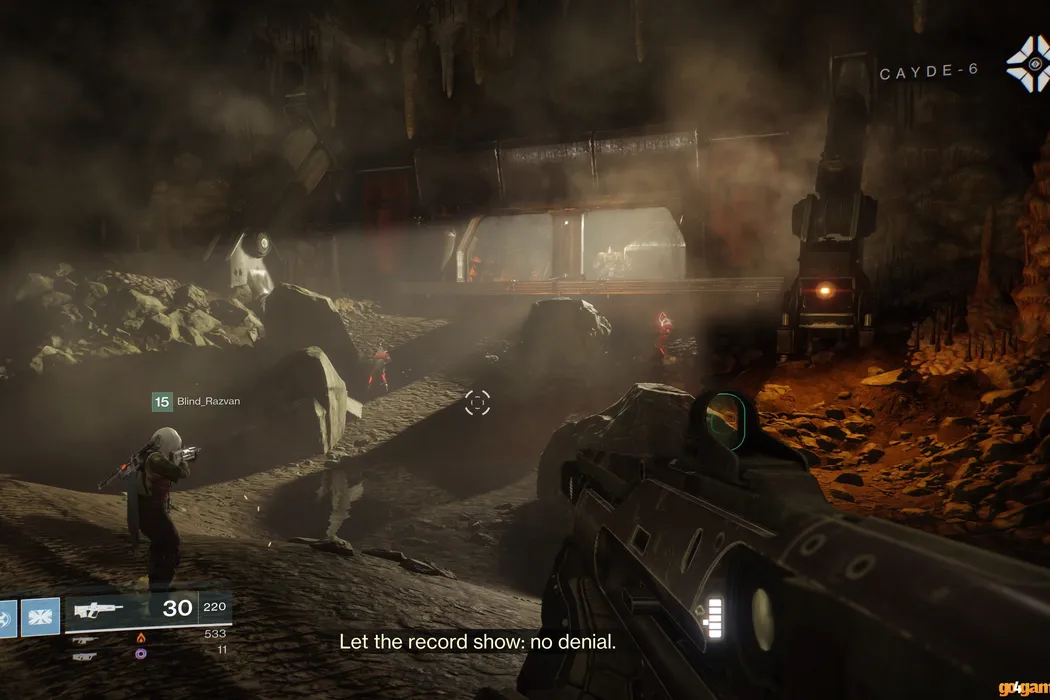Select the Blind_Razvan player nameplate
The image size is (1050, 700).
[x=196, y=401]
